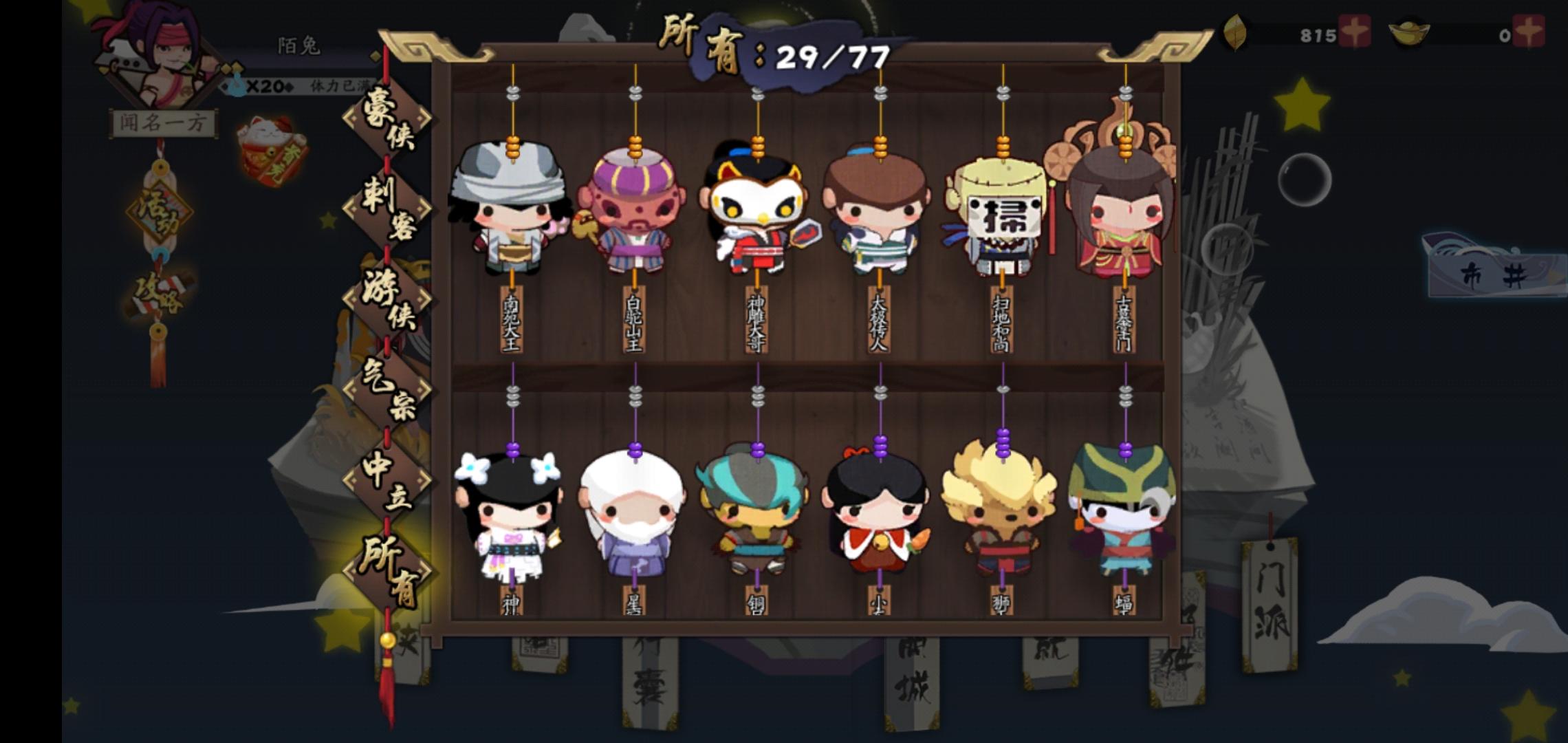
Task: Select the 扫地和尚 character doll
Action: click(x=1001, y=213)
